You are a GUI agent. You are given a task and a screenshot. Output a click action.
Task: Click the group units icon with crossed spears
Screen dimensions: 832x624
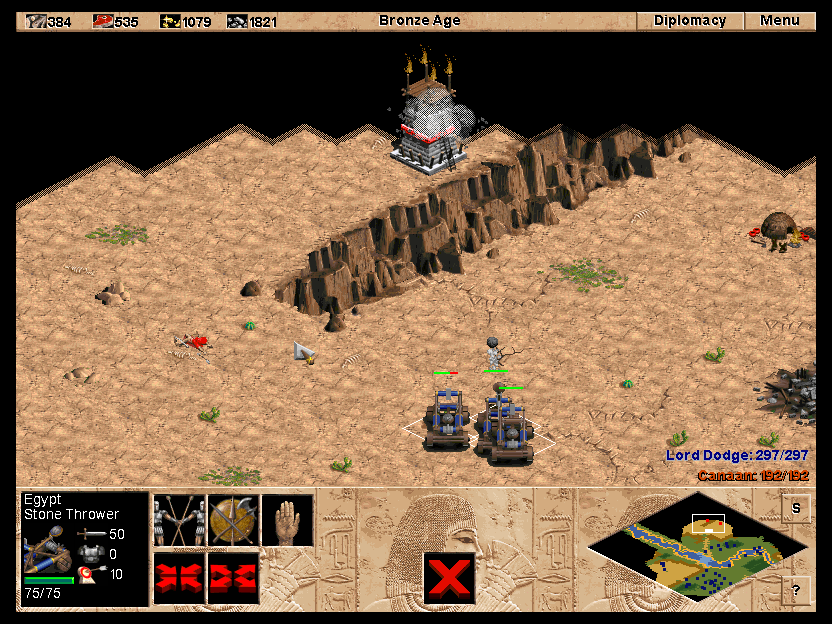coord(179,520)
